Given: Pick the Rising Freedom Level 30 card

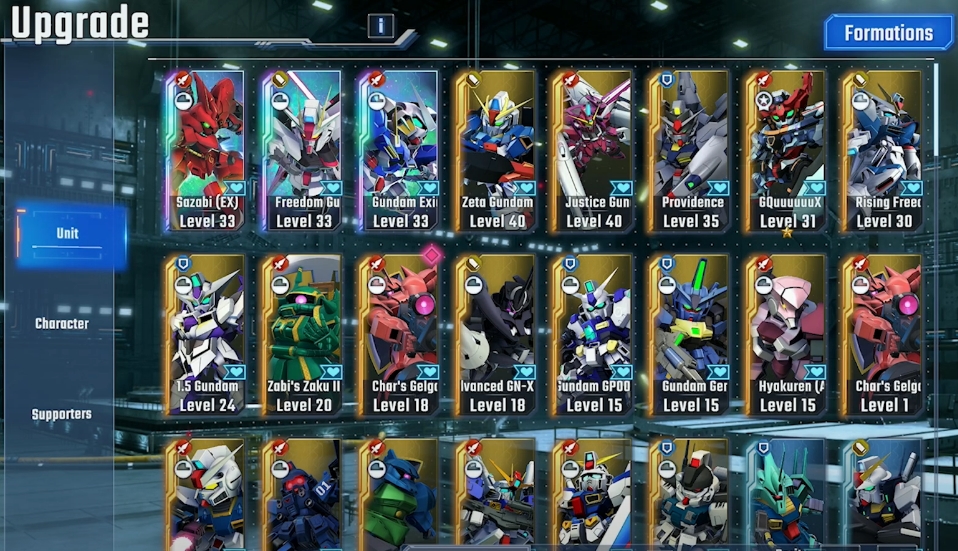Looking at the screenshot, I should coord(882,150).
